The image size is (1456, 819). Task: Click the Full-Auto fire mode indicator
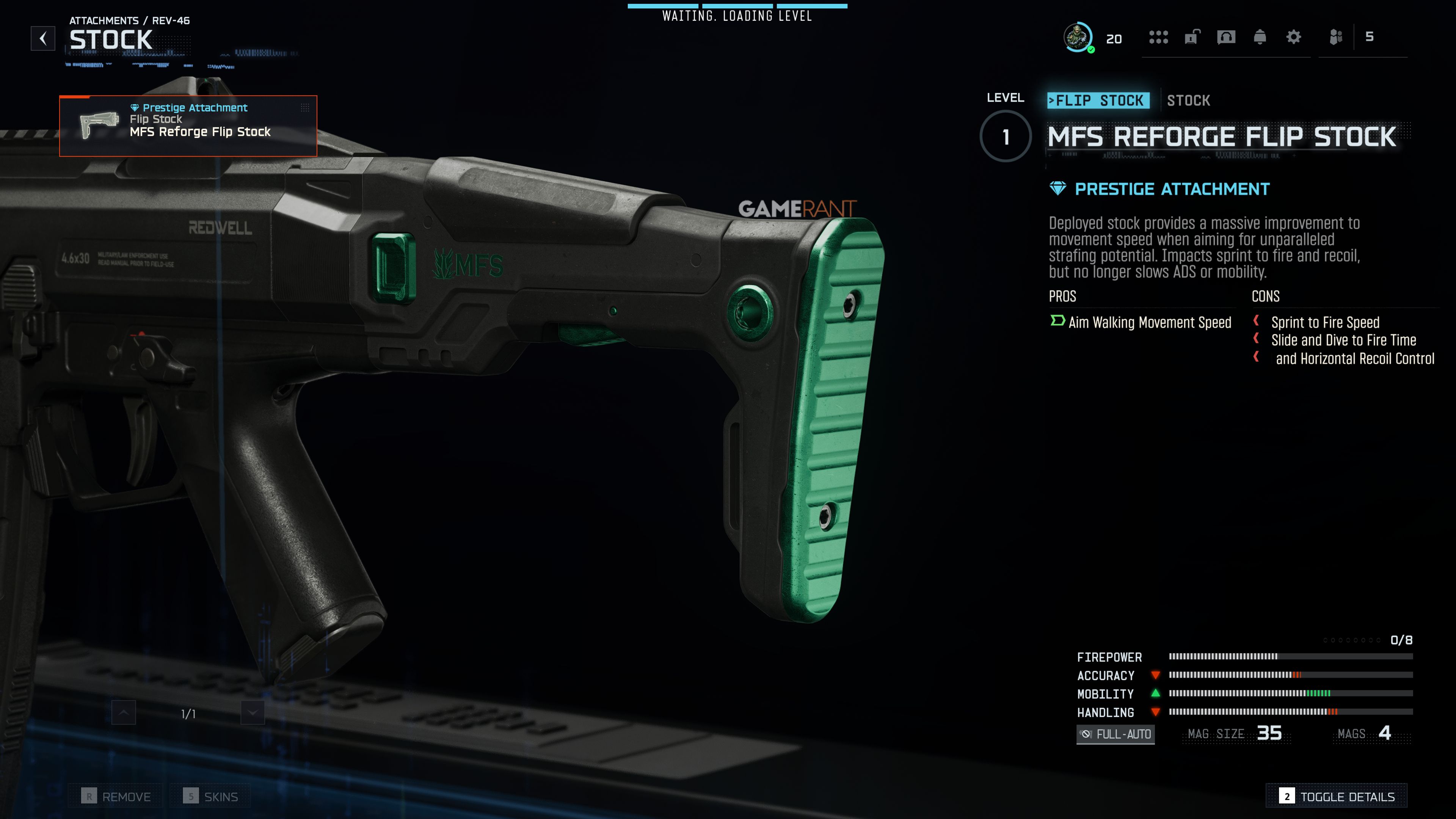[x=1115, y=734]
